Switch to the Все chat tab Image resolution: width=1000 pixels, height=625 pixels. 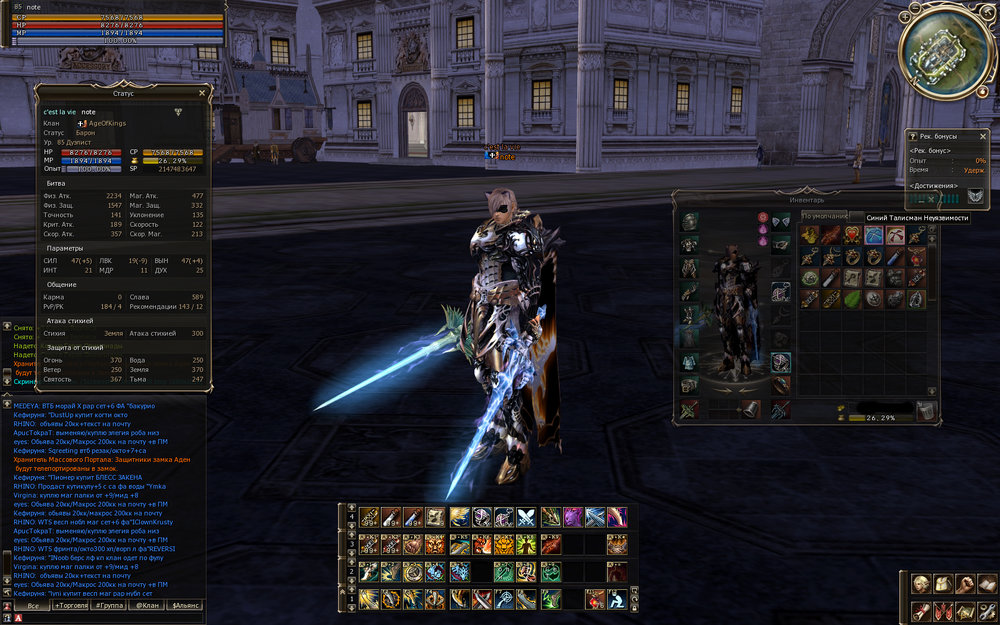(x=33, y=606)
